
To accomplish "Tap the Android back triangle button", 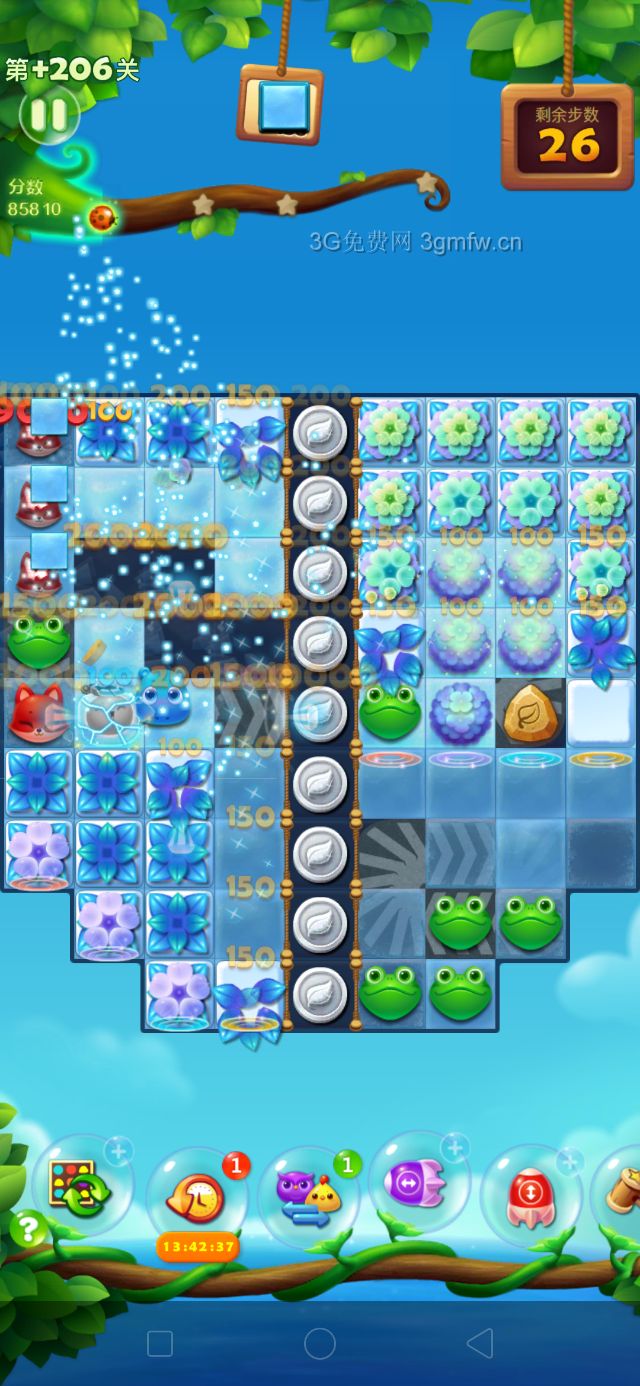I will click(x=480, y=1343).
